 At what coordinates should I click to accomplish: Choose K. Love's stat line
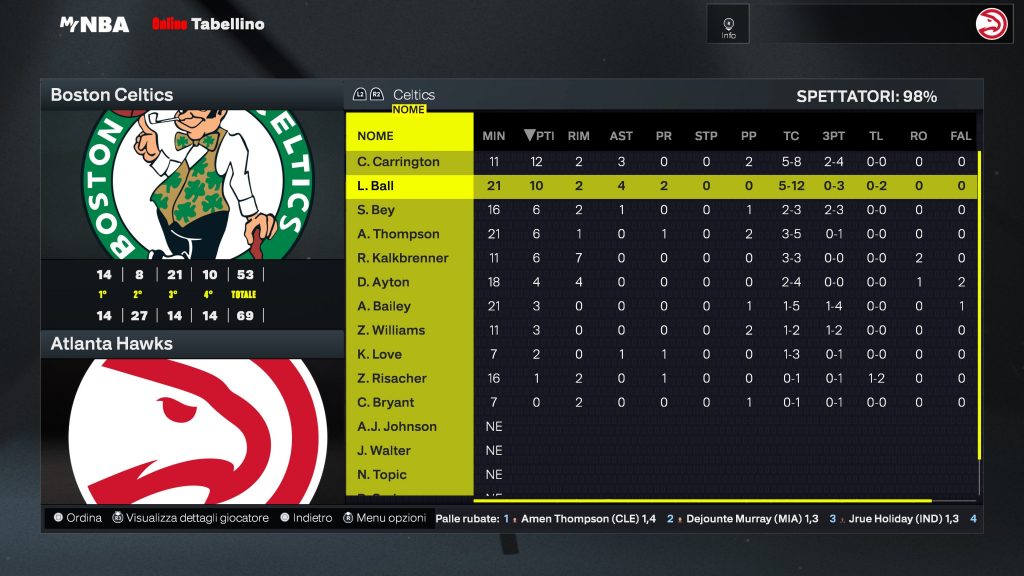point(379,354)
